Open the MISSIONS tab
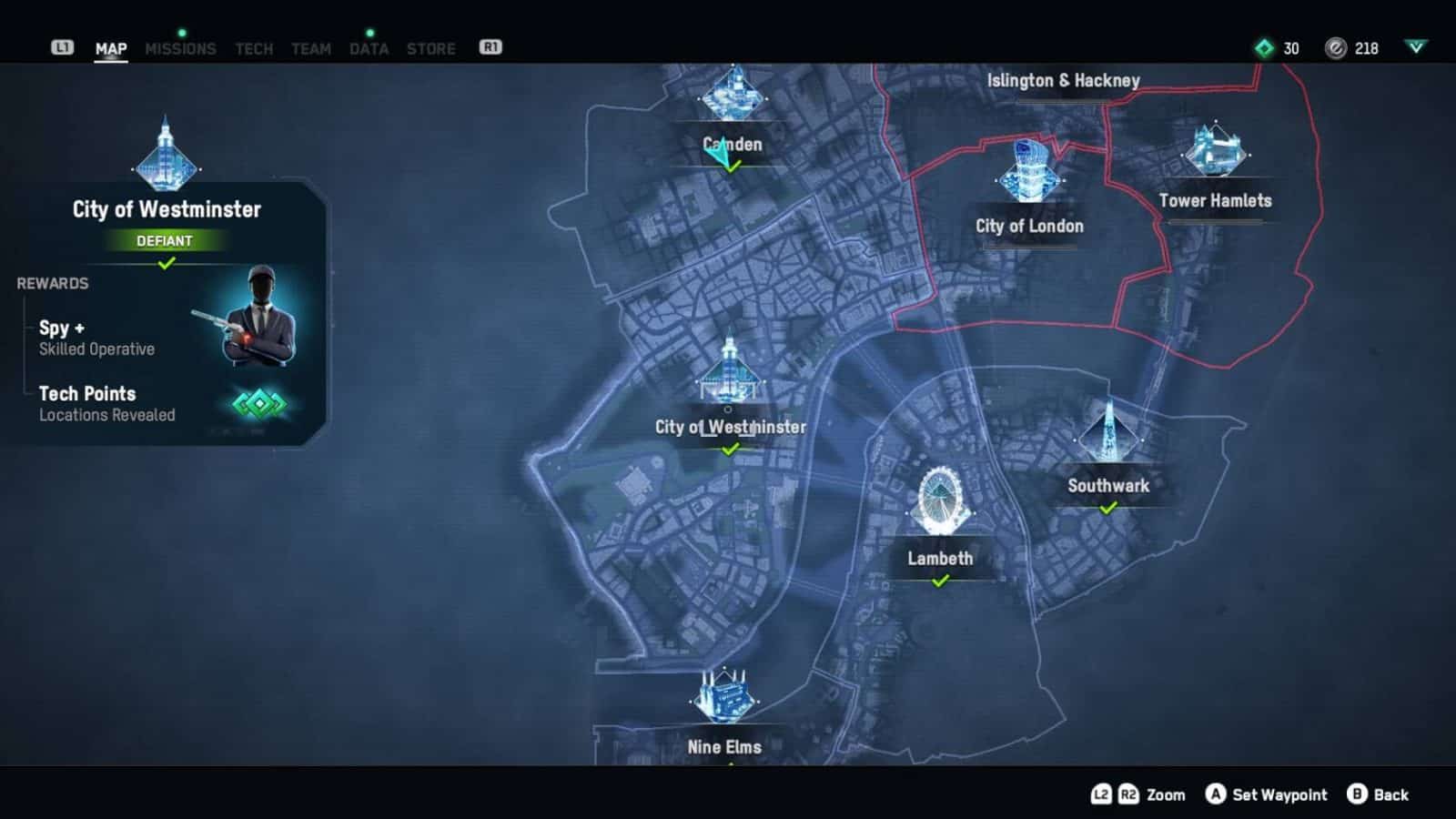Screen dimensions: 1456x819 pos(181,49)
